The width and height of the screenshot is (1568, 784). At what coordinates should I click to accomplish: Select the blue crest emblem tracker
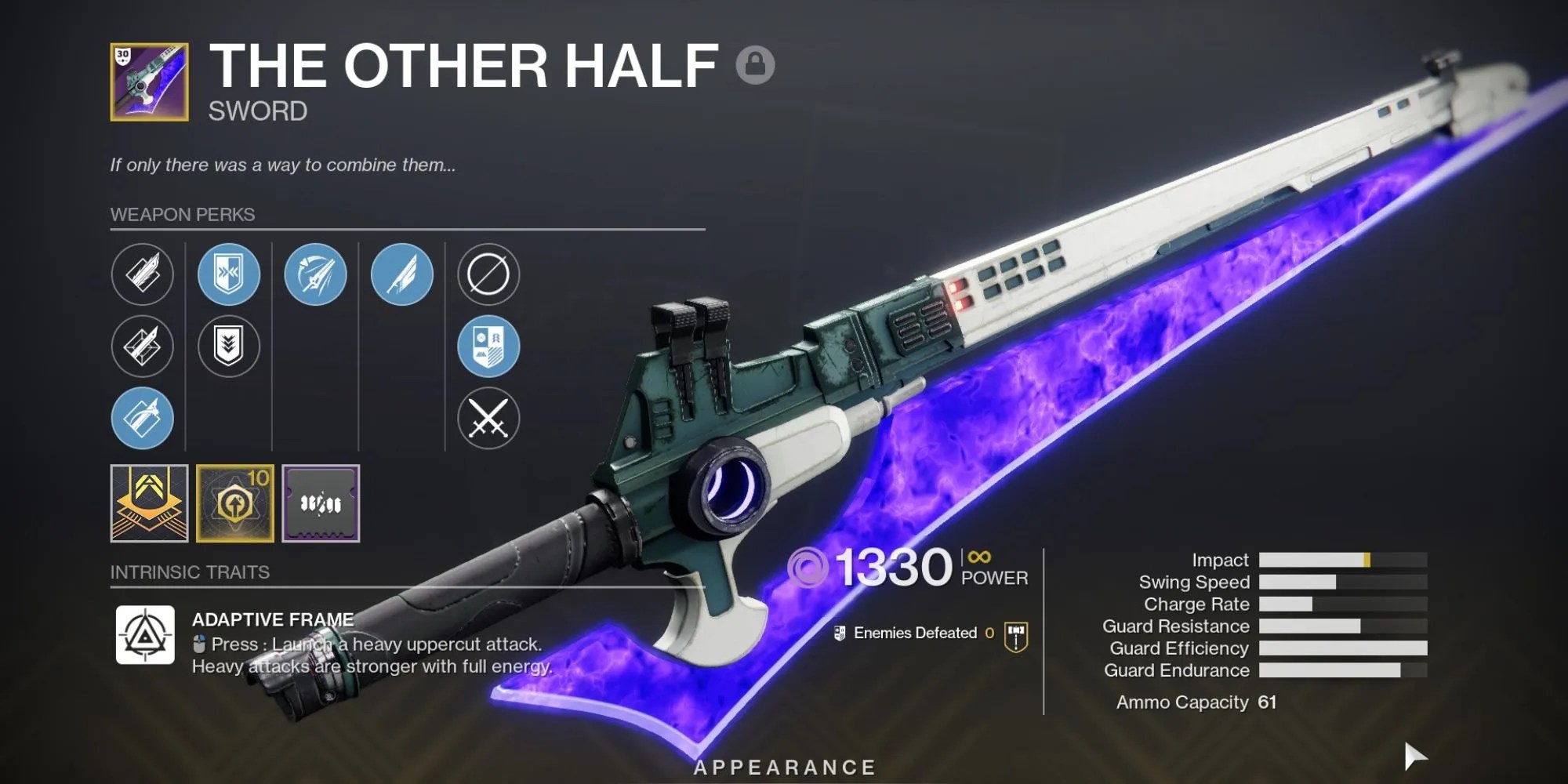488,346
